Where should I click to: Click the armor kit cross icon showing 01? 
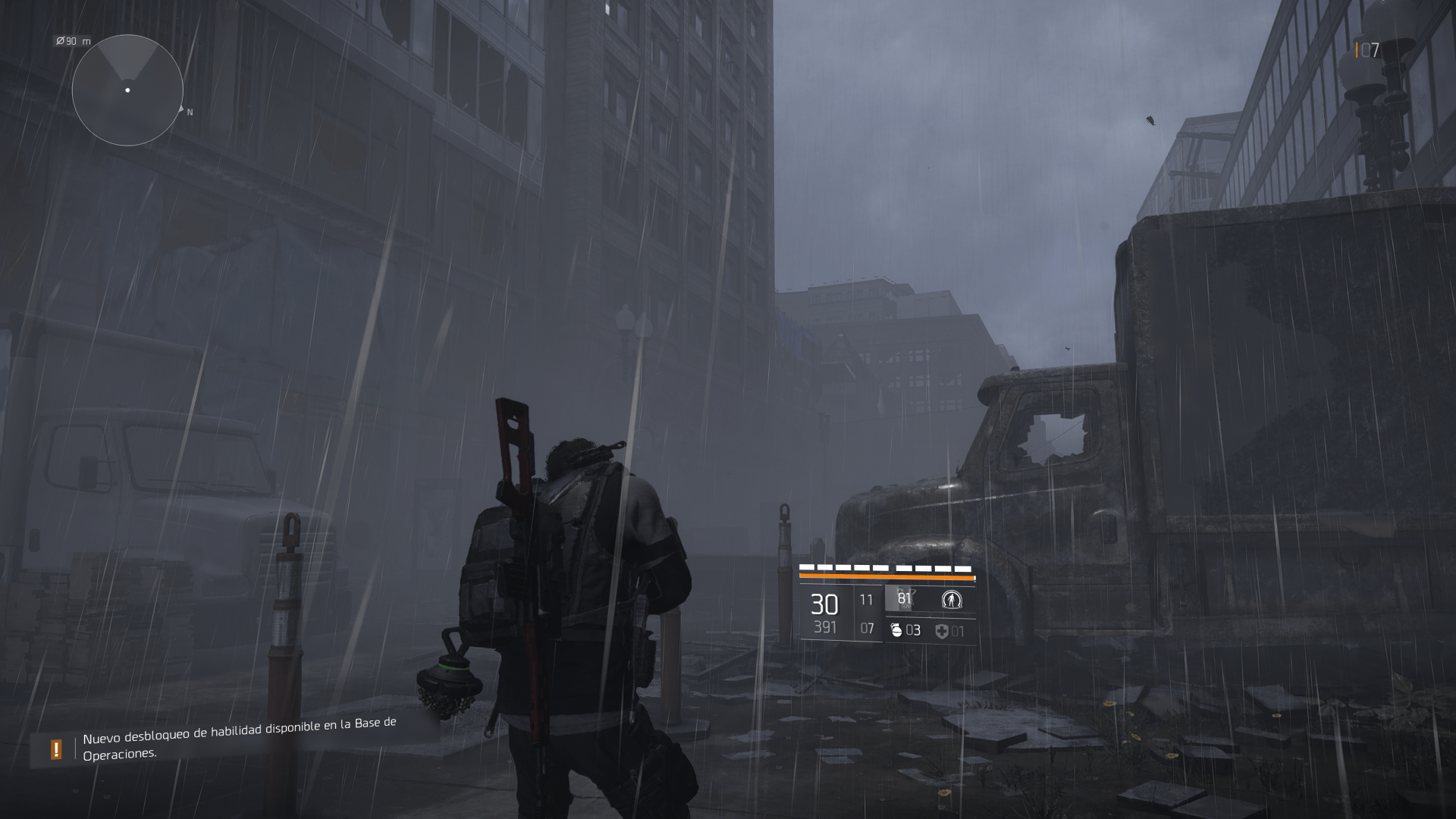943,631
